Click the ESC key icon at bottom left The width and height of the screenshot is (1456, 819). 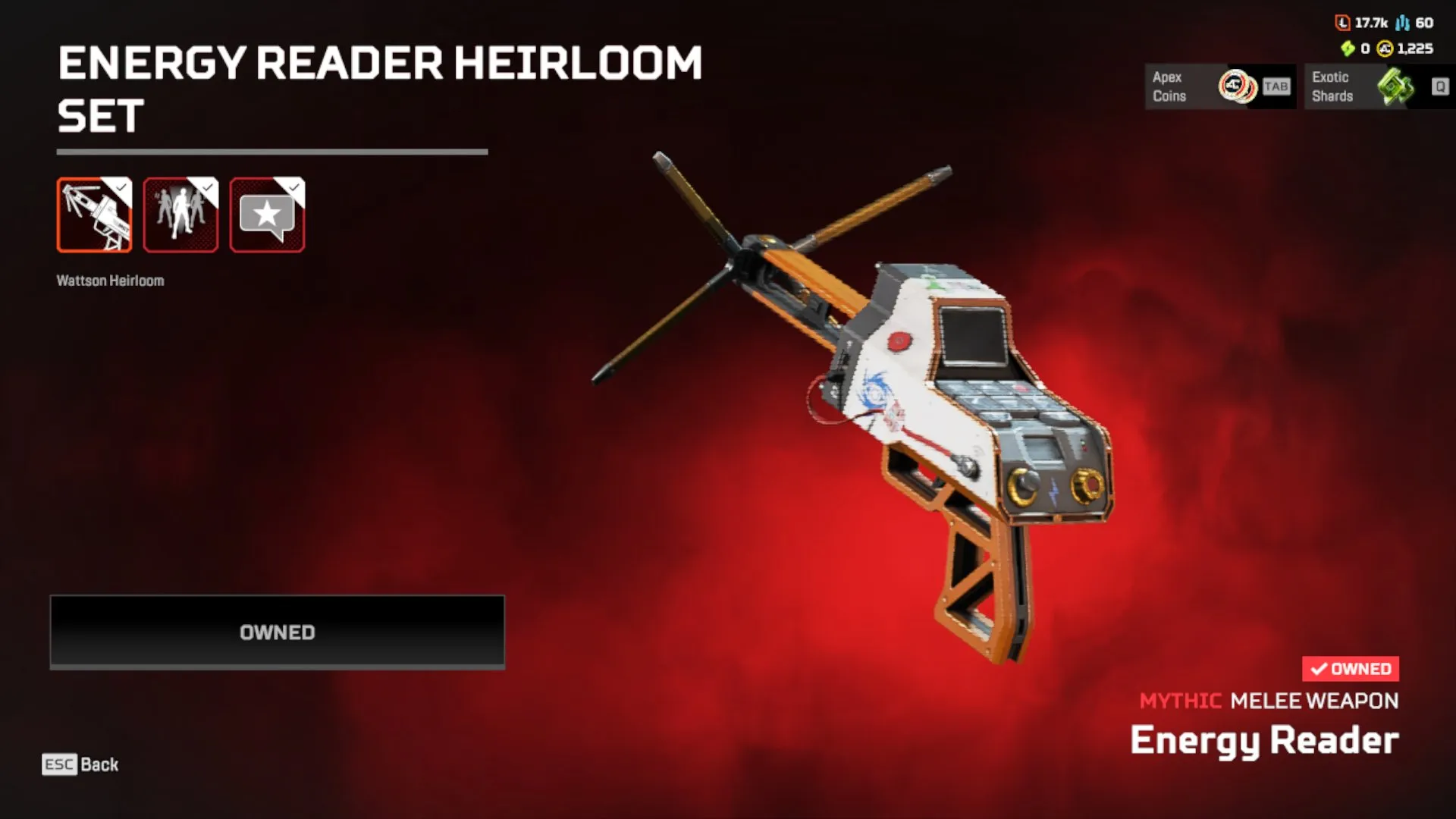click(x=58, y=765)
